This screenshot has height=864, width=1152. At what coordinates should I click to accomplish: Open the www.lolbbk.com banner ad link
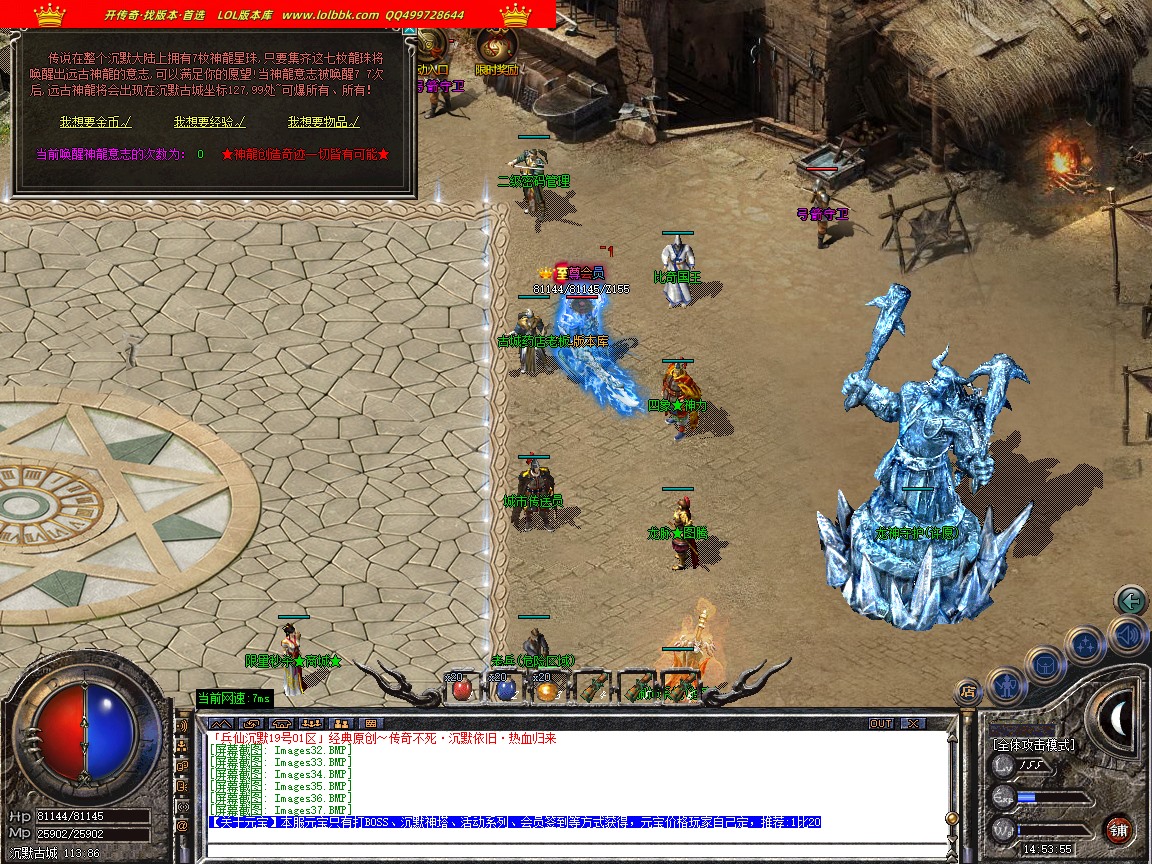[x=330, y=15]
